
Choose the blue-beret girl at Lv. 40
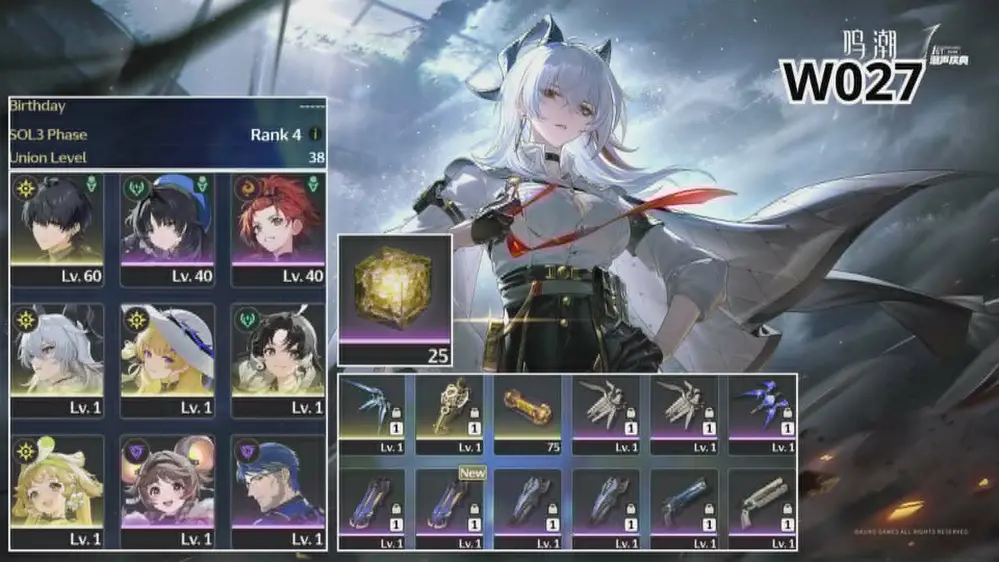[x=167, y=223]
